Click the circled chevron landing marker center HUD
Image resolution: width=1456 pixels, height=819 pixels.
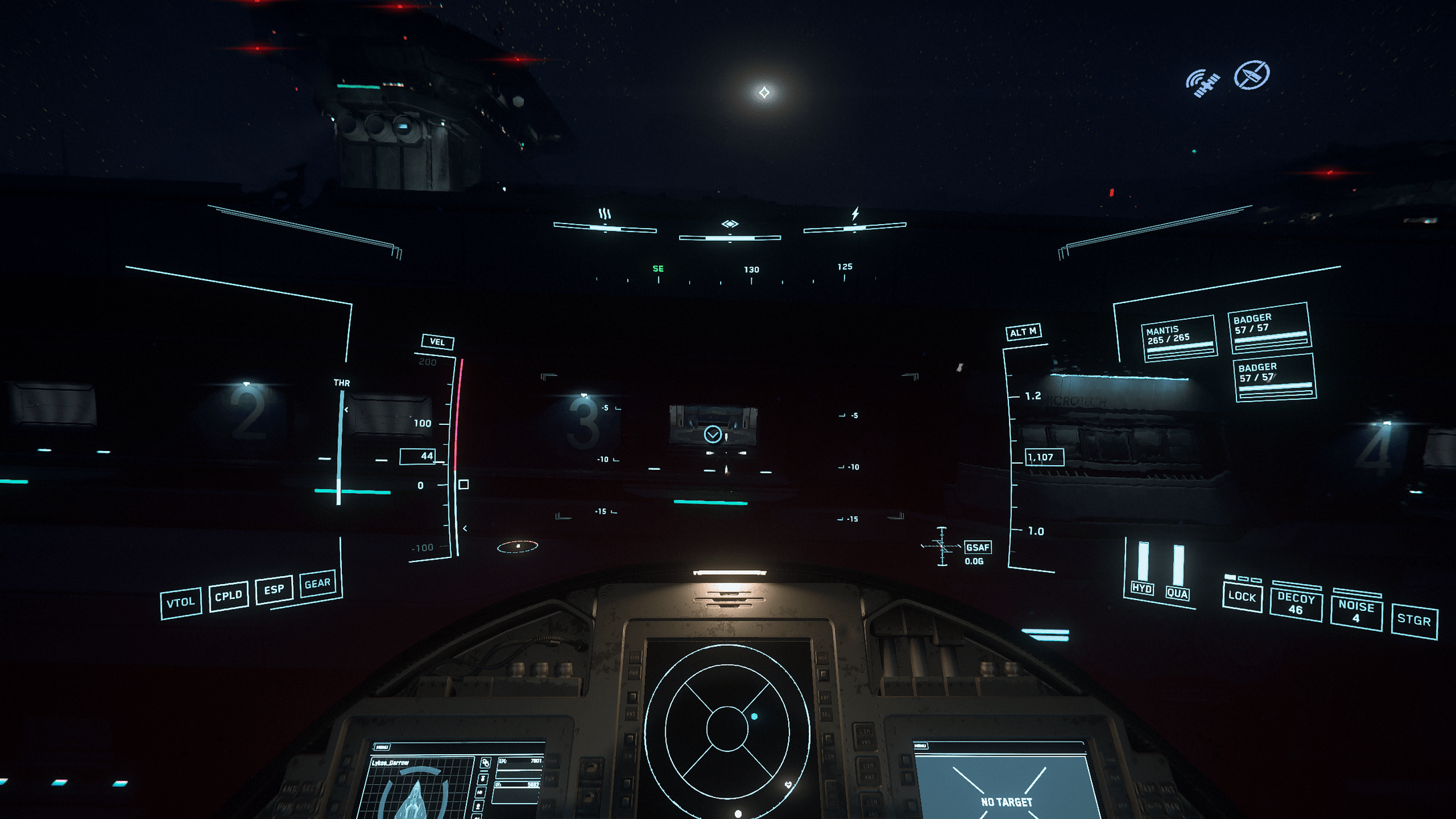click(713, 435)
